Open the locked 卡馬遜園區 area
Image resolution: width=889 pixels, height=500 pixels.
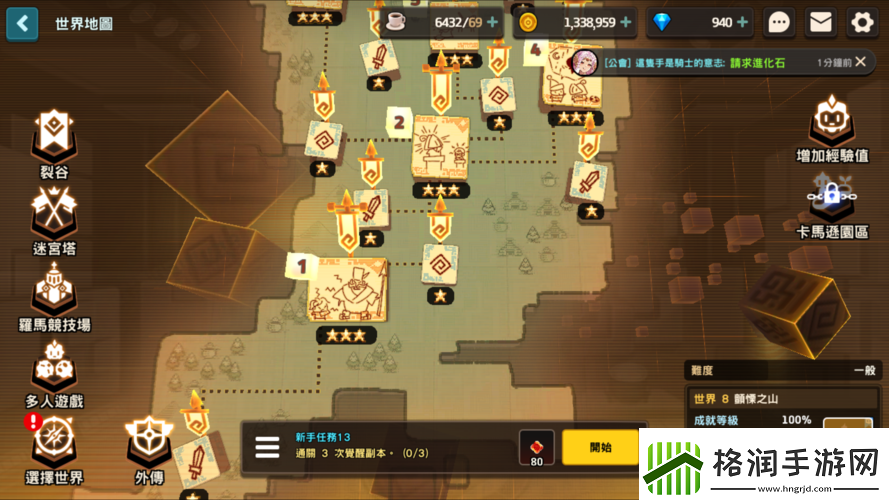coord(832,207)
